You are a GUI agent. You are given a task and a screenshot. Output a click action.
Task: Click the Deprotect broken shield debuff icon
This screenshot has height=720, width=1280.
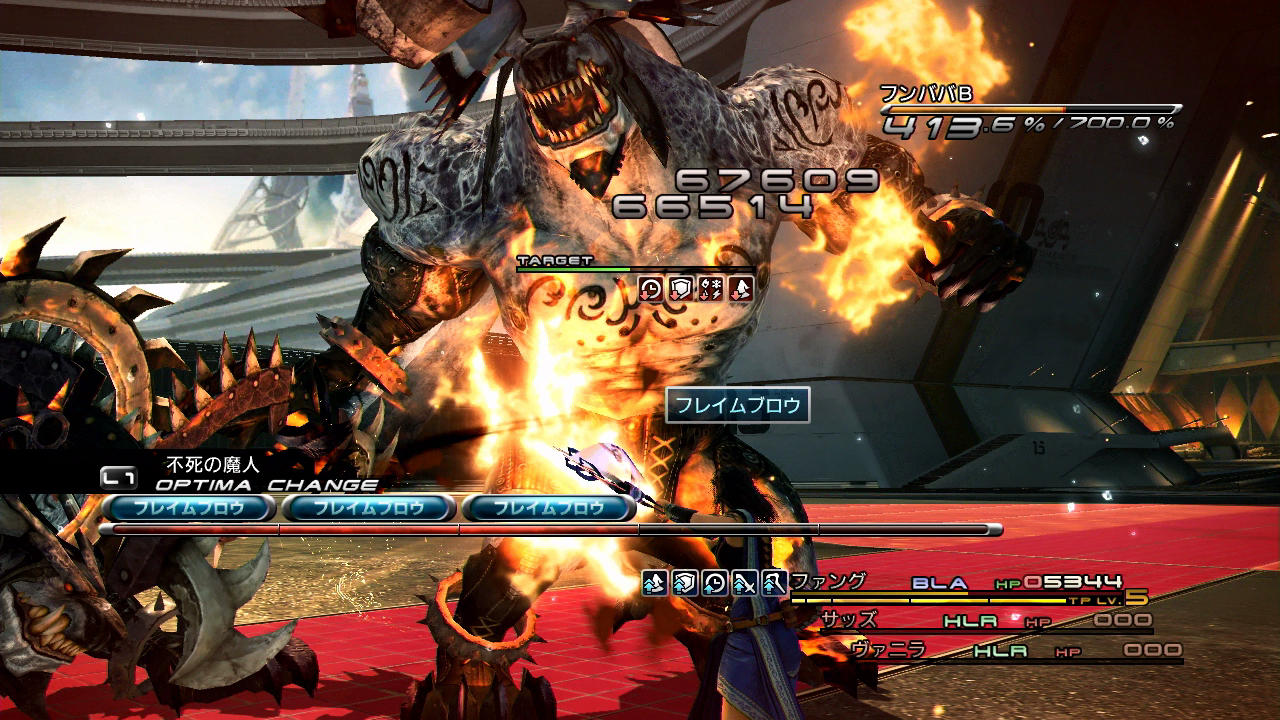pos(681,289)
